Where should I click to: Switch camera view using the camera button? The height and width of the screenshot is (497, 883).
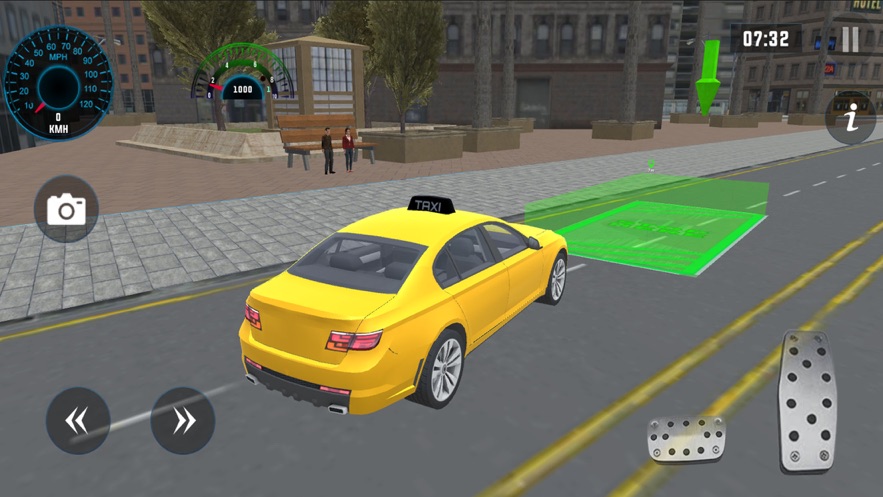click(x=67, y=210)
